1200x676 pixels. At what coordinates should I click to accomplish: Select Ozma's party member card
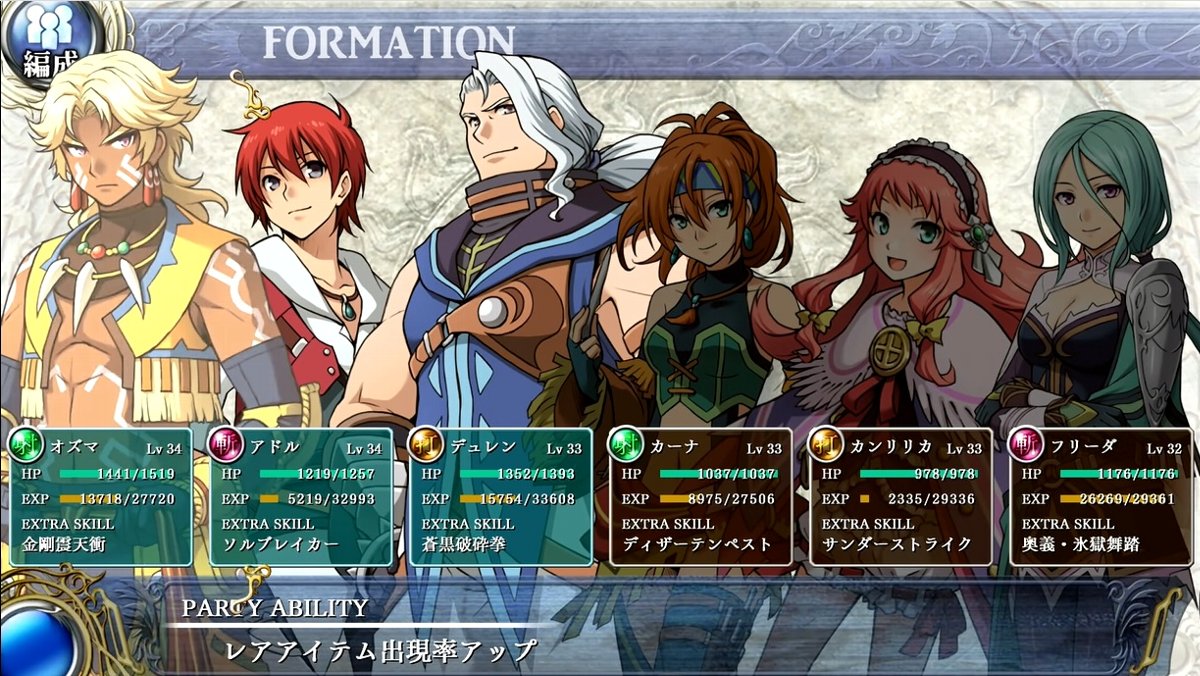(x=100, y=497)
